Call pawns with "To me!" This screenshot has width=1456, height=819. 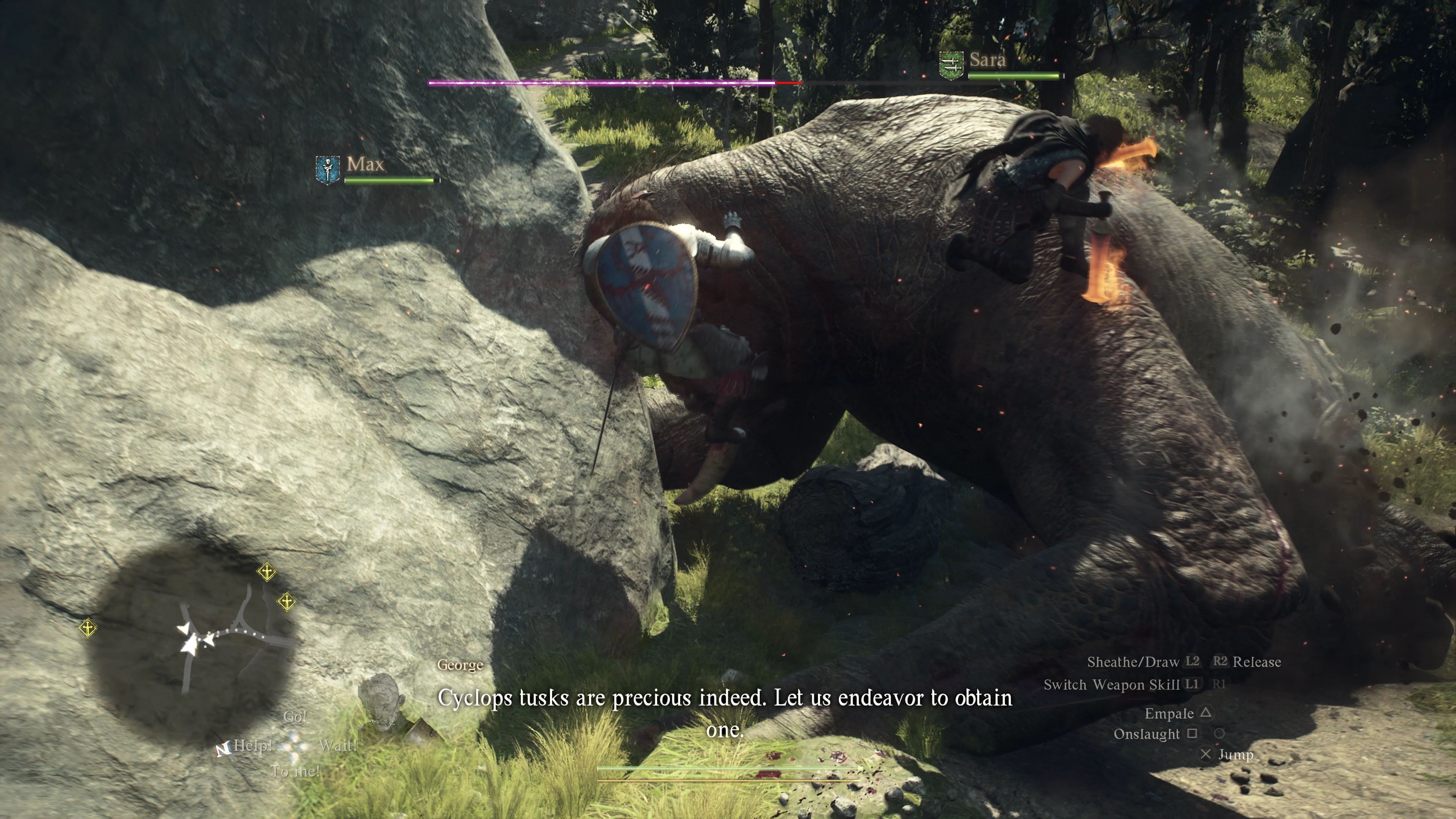[295, 771]
